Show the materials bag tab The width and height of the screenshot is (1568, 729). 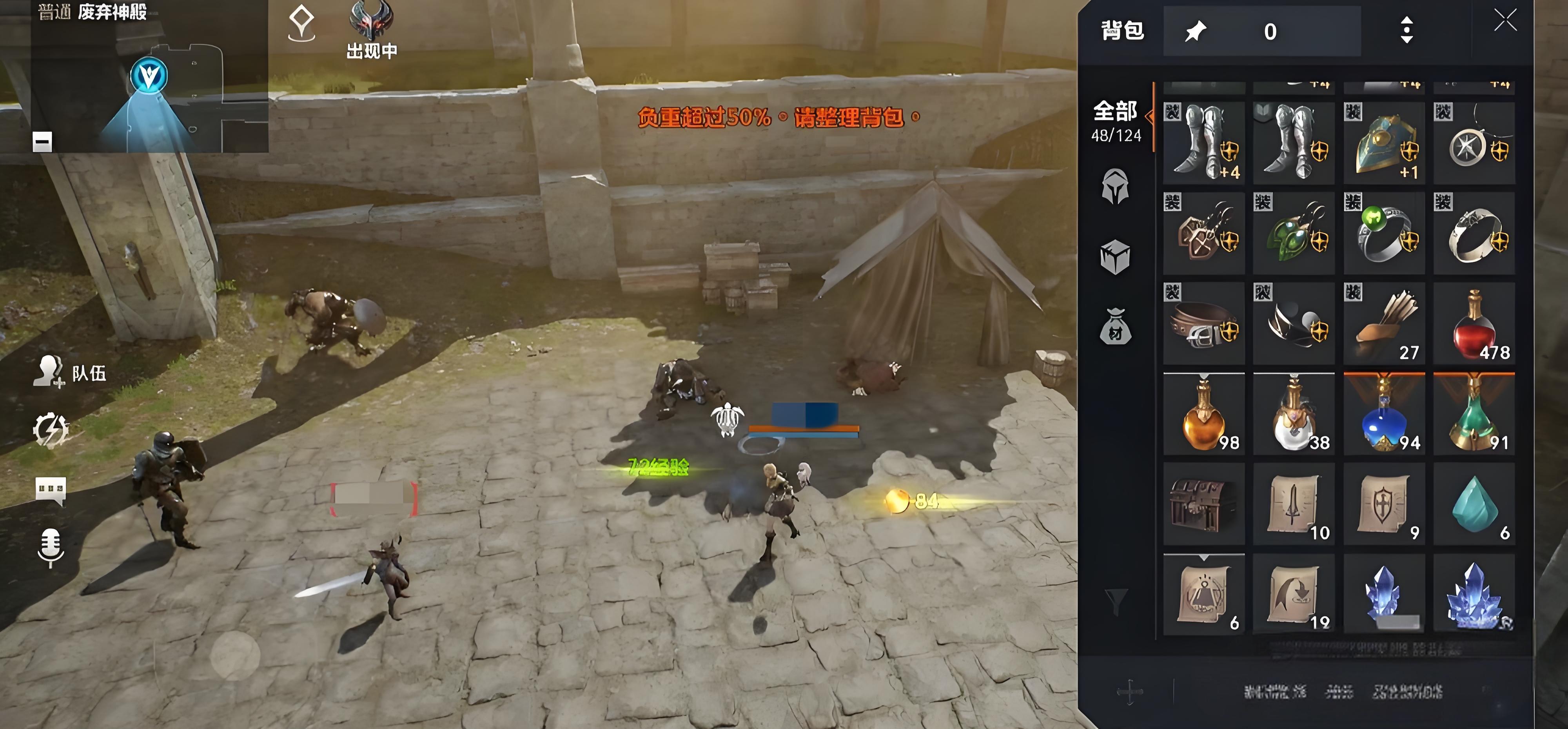tap(1115, 327)
